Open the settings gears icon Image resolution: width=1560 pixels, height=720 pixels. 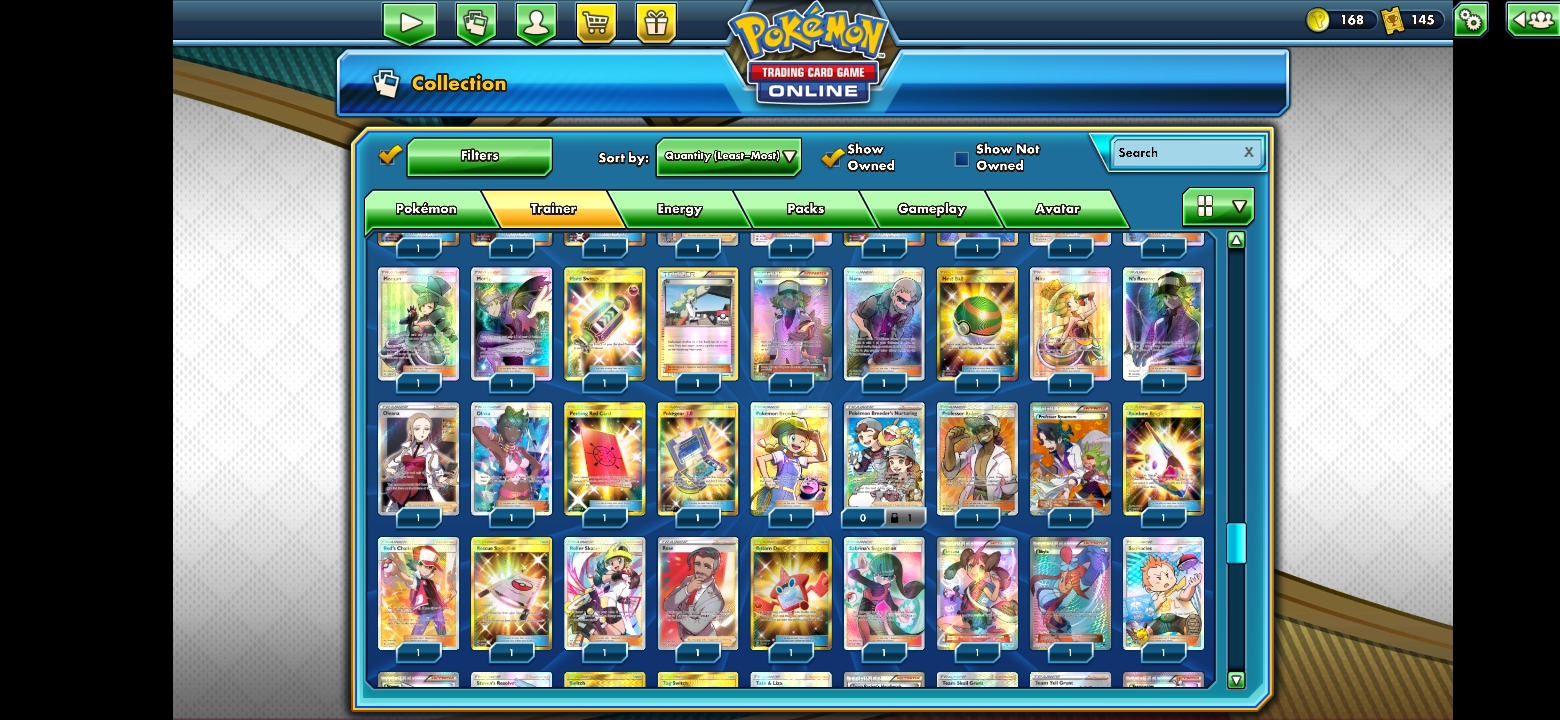(x=1469, y=18)
